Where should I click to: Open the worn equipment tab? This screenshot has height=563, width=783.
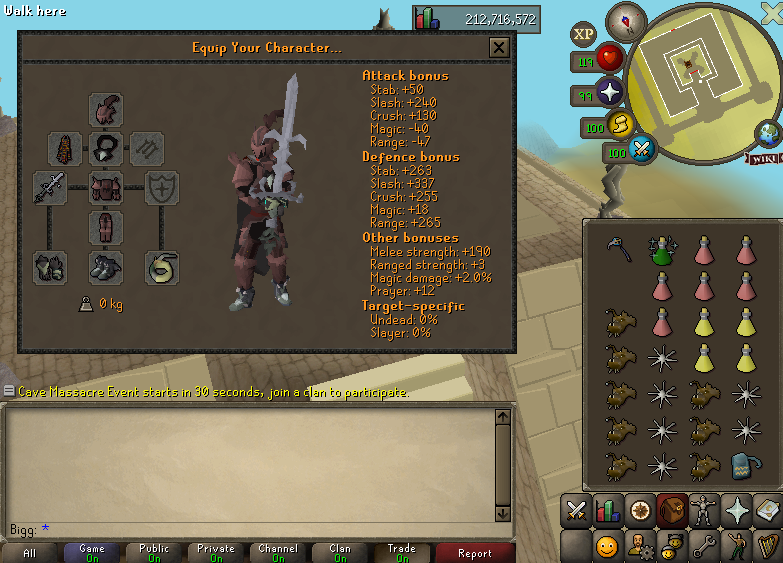[x=672, y=510]
